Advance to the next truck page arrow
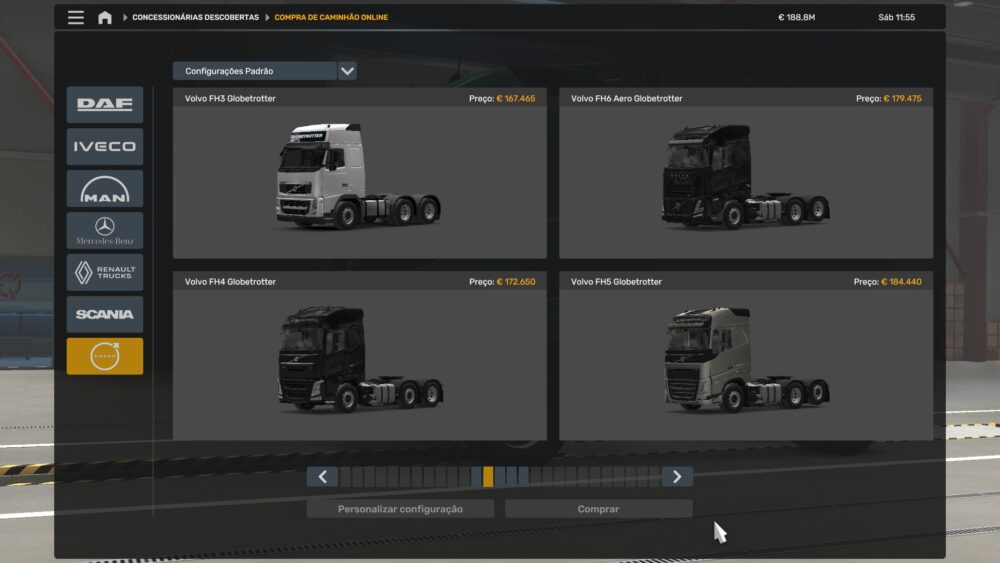This screenshot has height=563, width=1000. point(677,477)
